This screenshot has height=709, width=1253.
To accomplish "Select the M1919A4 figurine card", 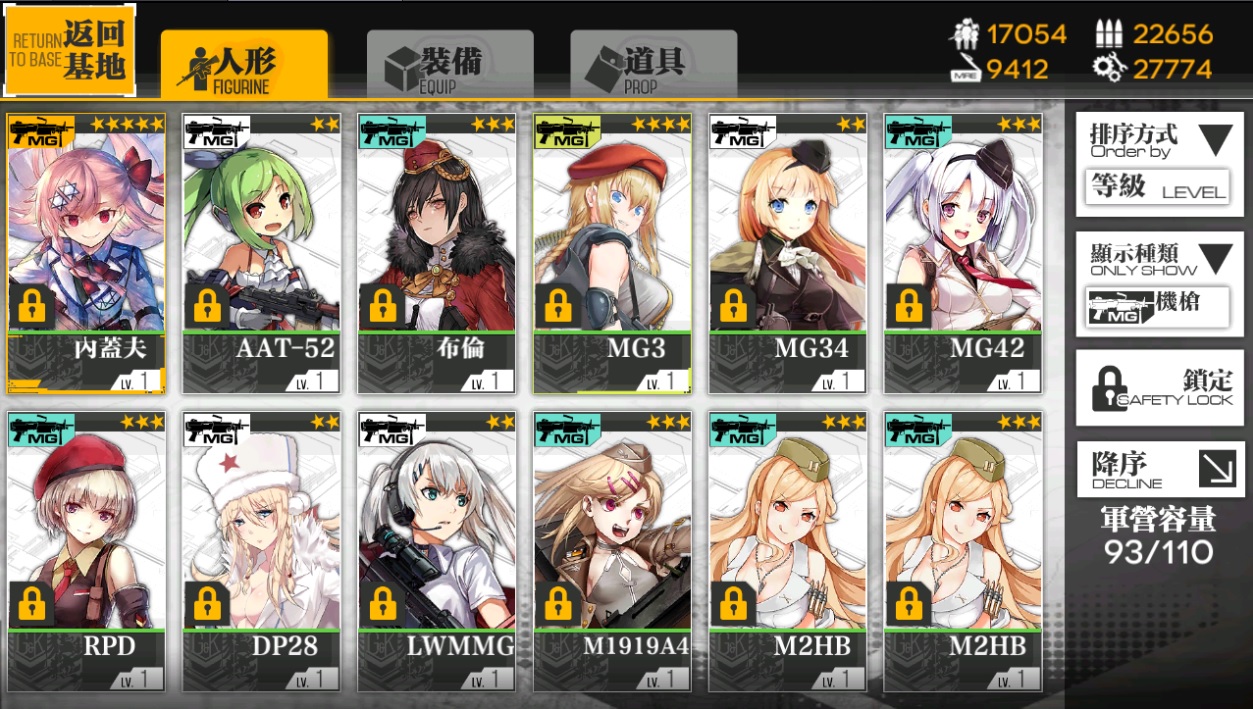I will point(612,550).
